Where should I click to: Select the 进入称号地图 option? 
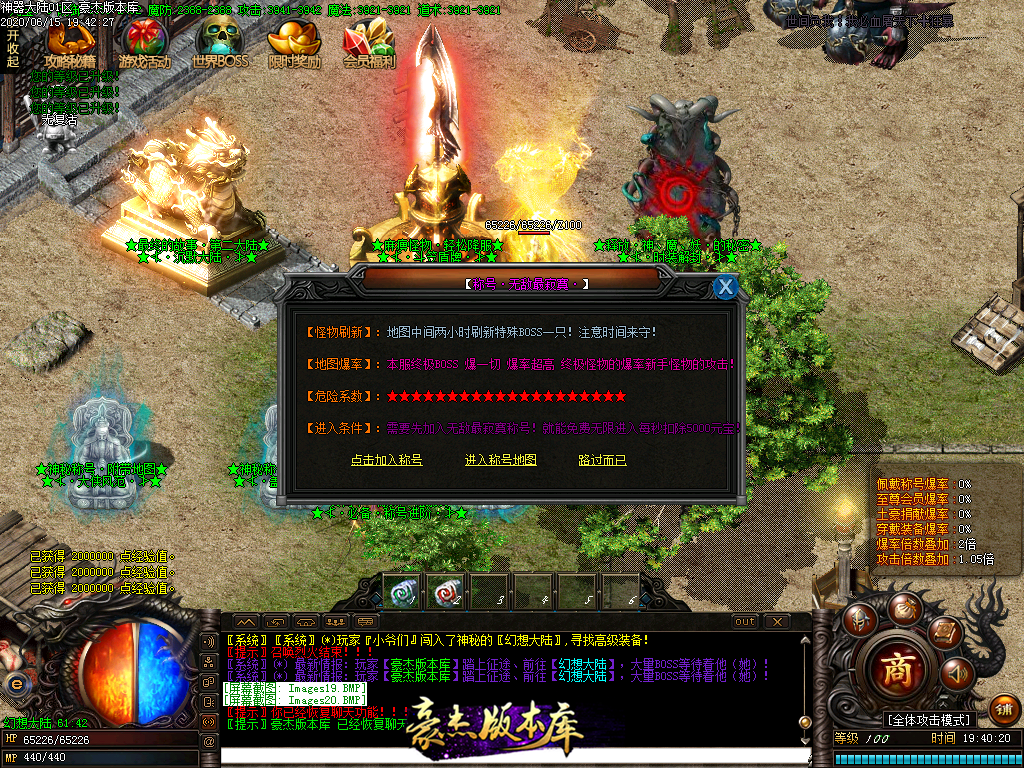click(x=501, y=460)
